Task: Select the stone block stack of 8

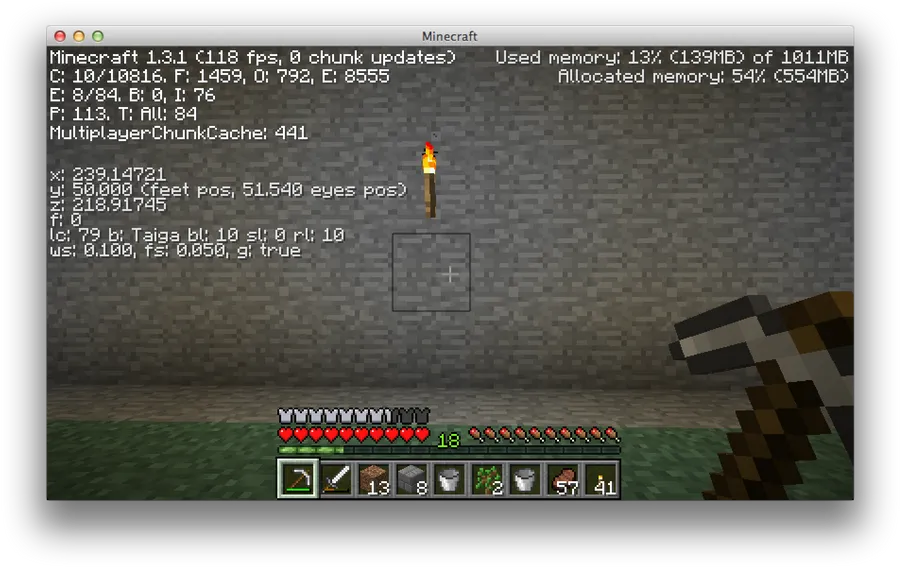Action: (x=412, y=479)
